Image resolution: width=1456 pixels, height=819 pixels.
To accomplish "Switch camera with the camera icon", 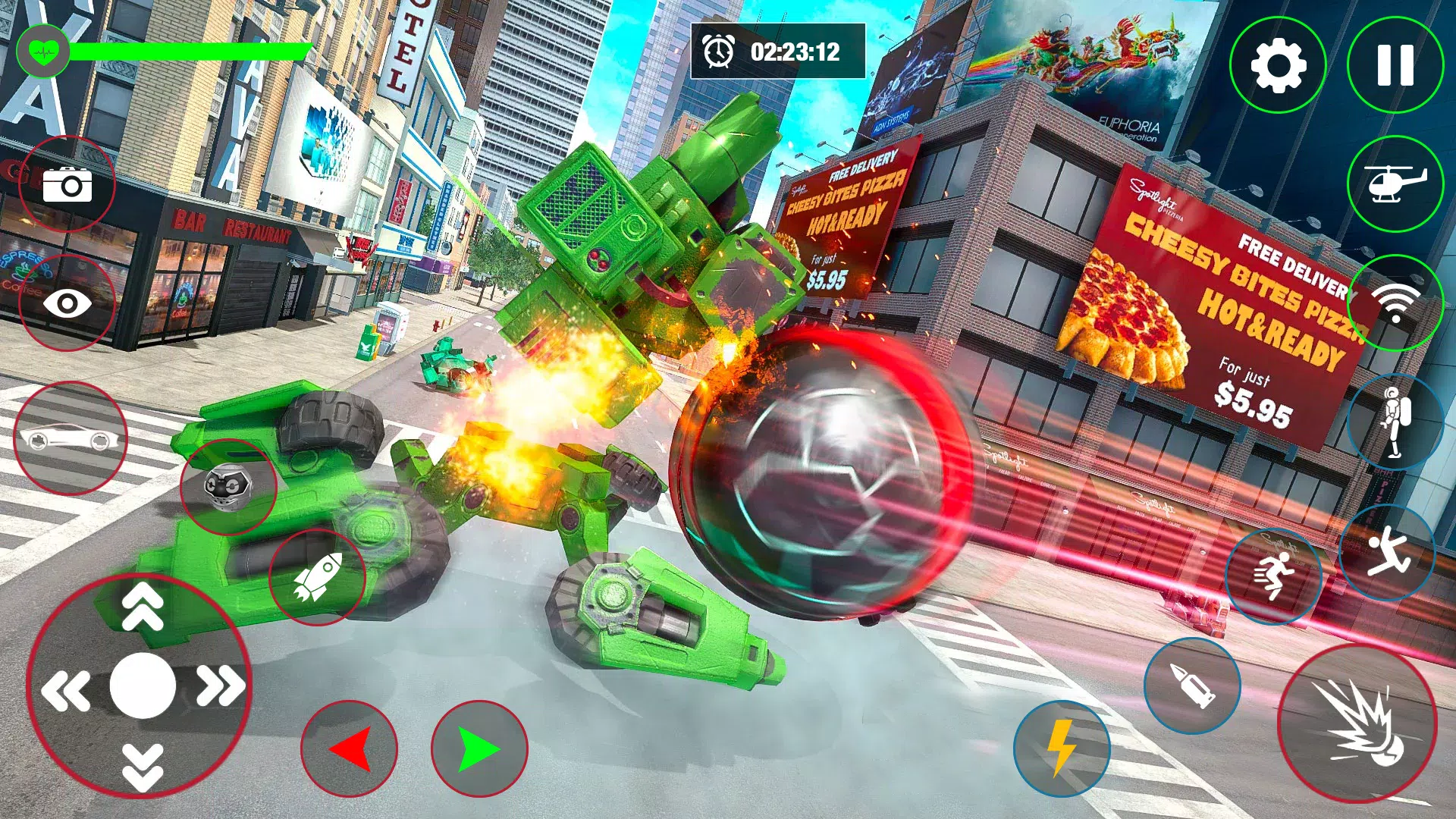I will coord(67,184).
